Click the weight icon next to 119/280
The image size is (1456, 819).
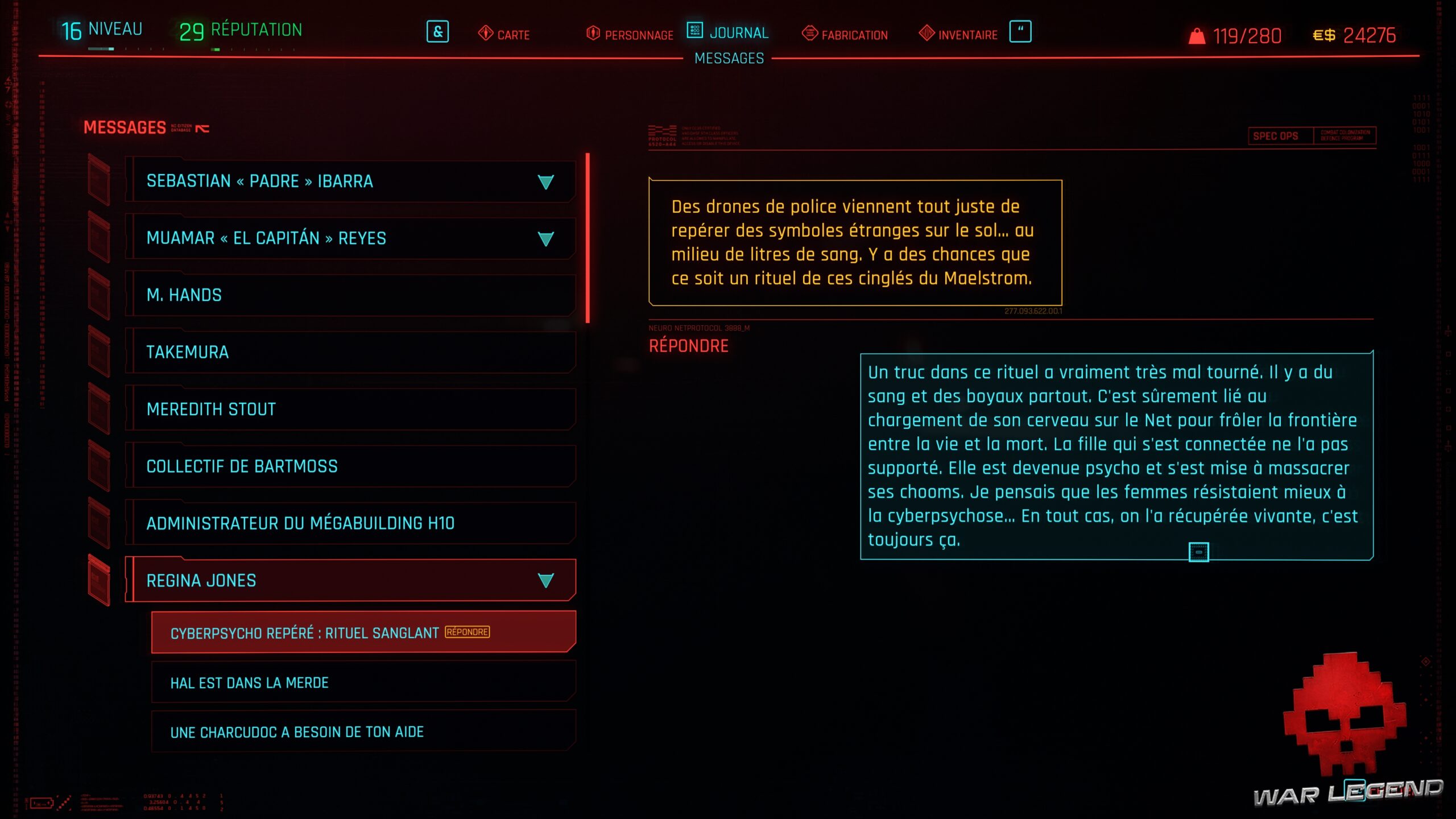click(1197, 35)
